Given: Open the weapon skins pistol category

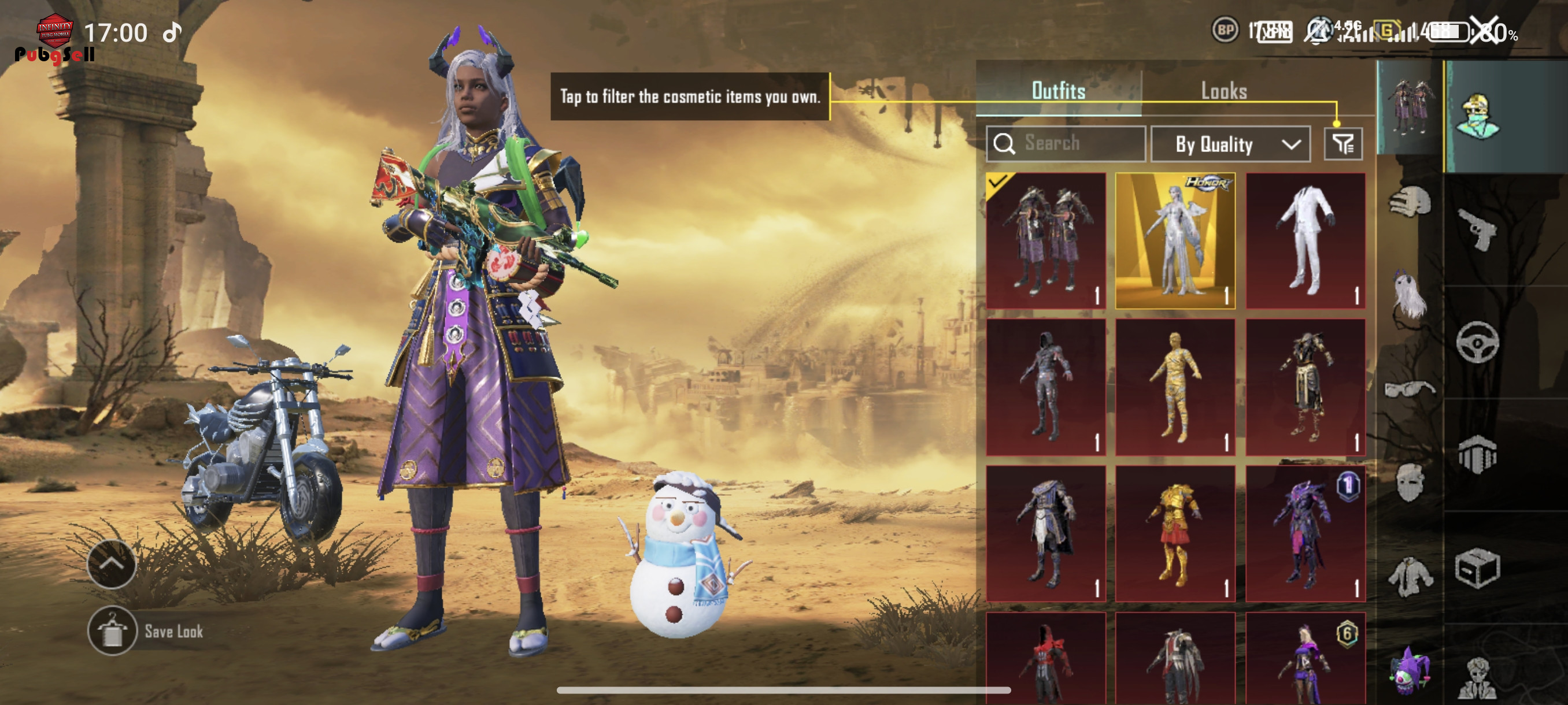Looking at the screenshot, I should tap(1477, 229).
